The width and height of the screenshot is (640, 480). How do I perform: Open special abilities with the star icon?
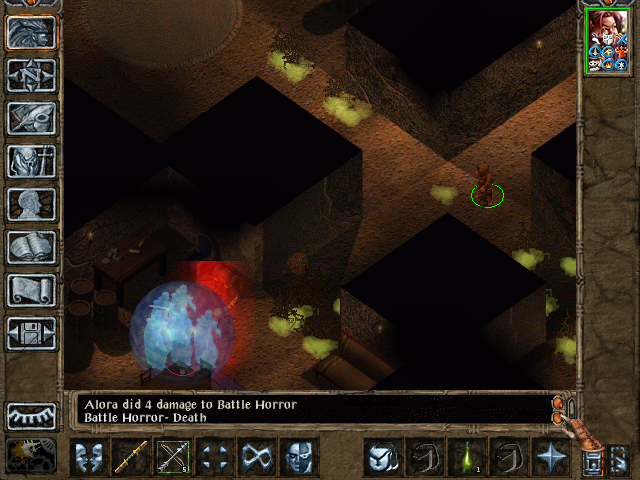tap(550, 458)
